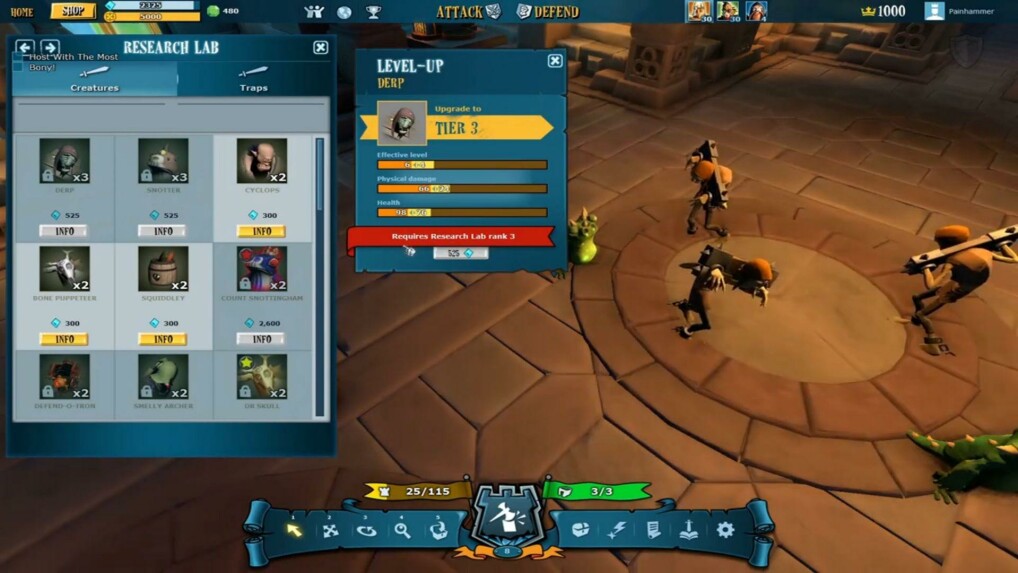The width and height of the screenshot is (1018, 573).
Task: Choose the Attack option
Action: point(468,12)
